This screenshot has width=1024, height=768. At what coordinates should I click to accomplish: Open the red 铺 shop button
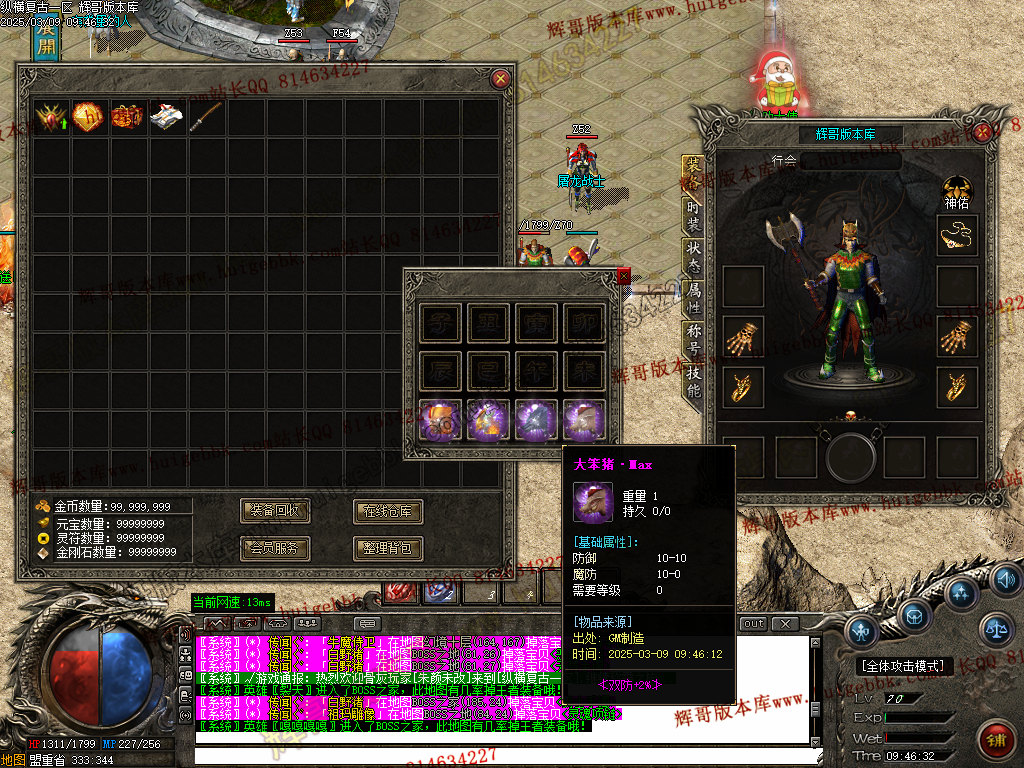994,738
